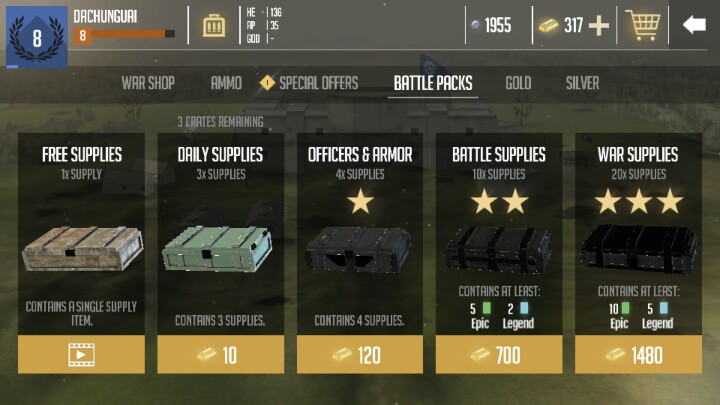Viewport: 720px width, 405px height.
Task: Purchase Officers & Armor for 120 gold
Action: 359,355
